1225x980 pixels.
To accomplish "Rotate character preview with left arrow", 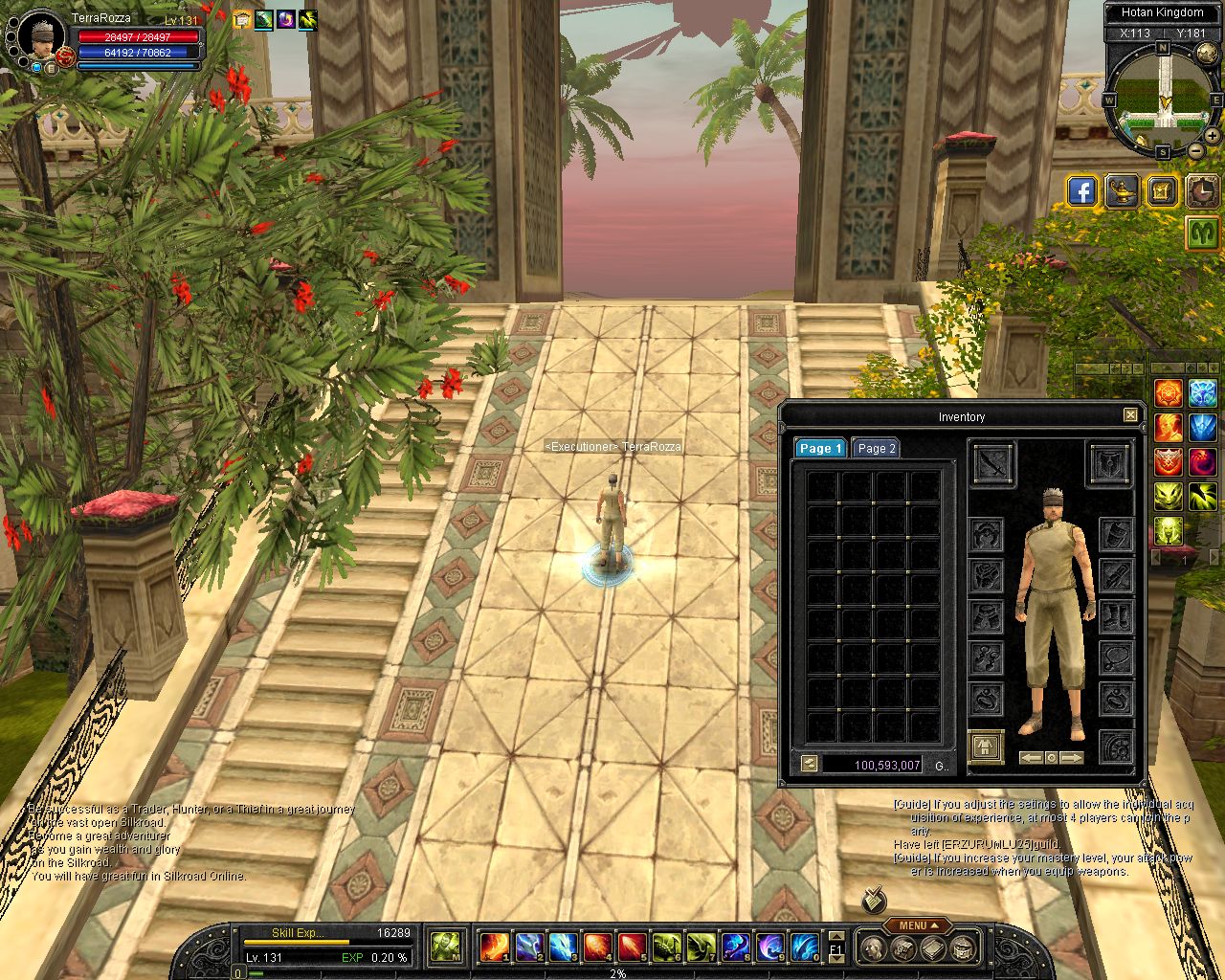I will coord(1031,758).
